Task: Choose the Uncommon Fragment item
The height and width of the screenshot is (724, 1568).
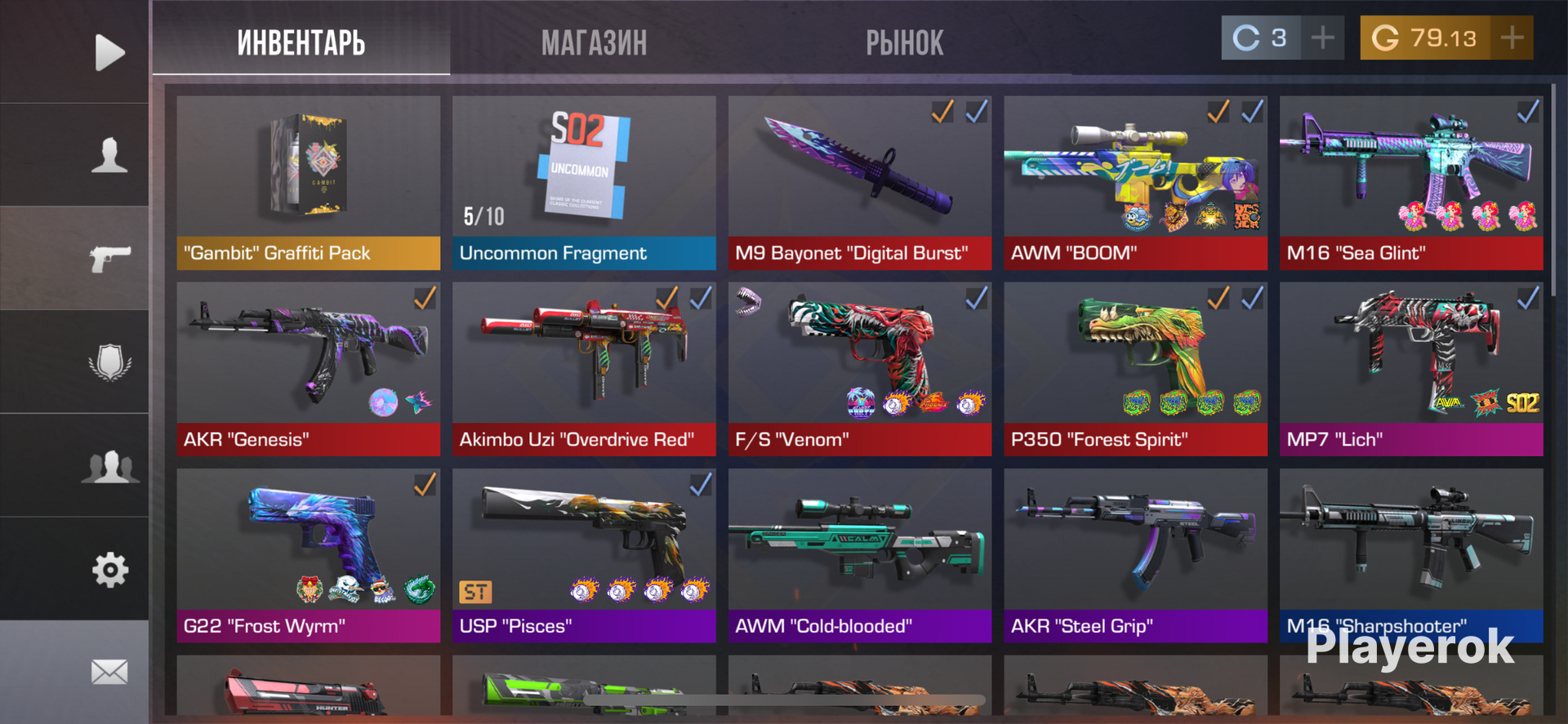Action: (583, 183)
